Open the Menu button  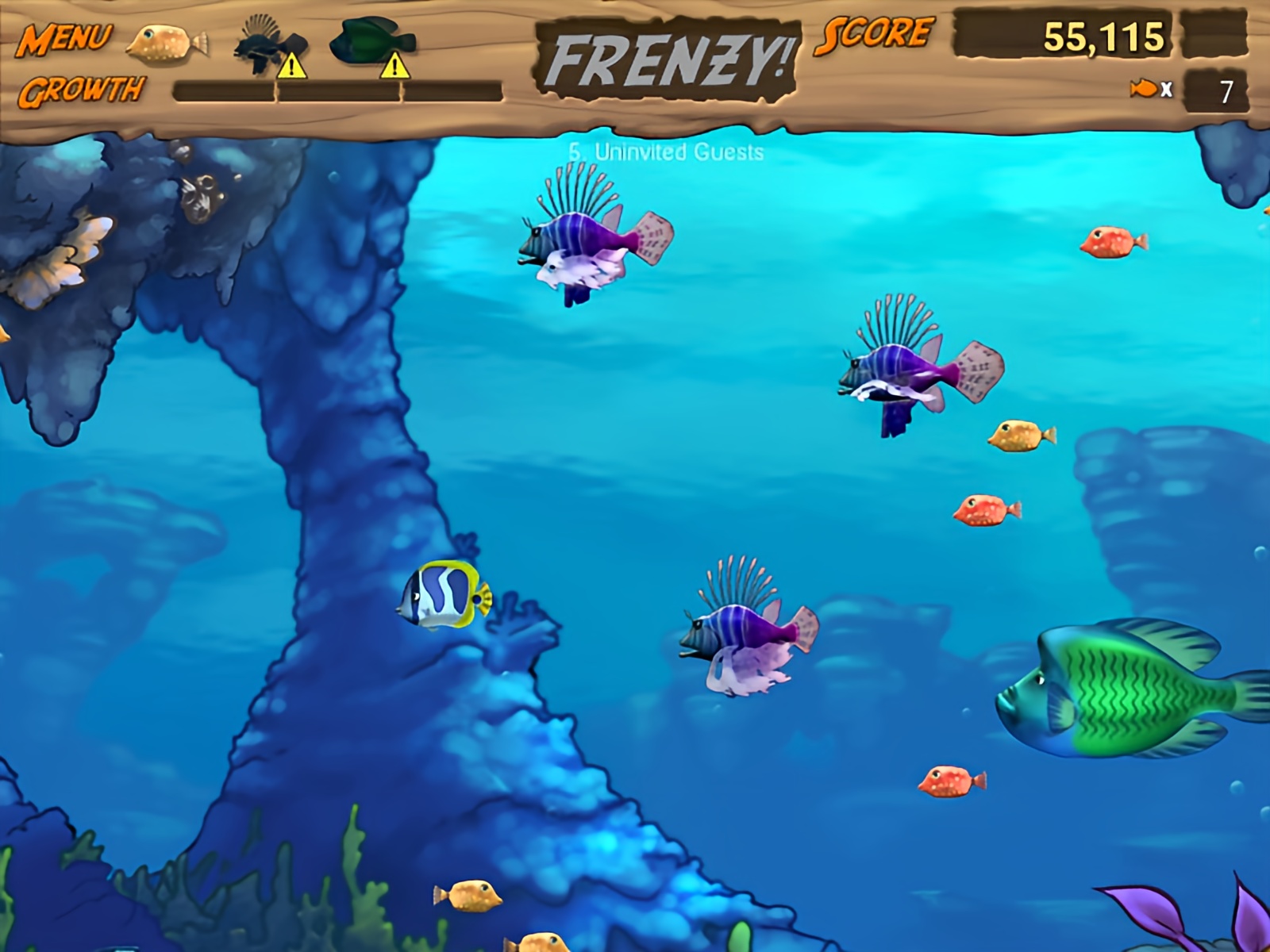(x=65, y=38)
